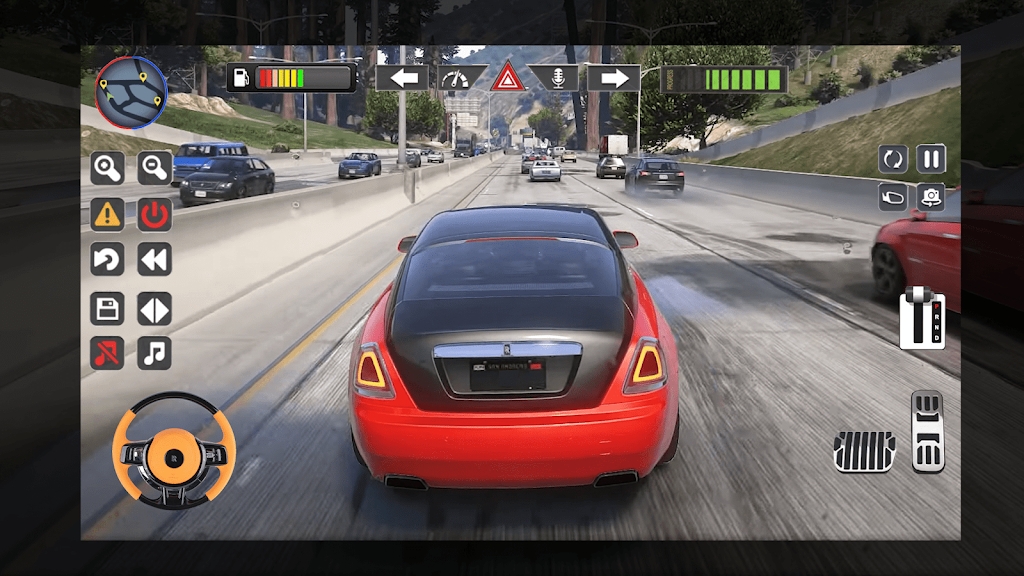
Task: Click the PRND gear shifter
Action: tap(922, 319)
